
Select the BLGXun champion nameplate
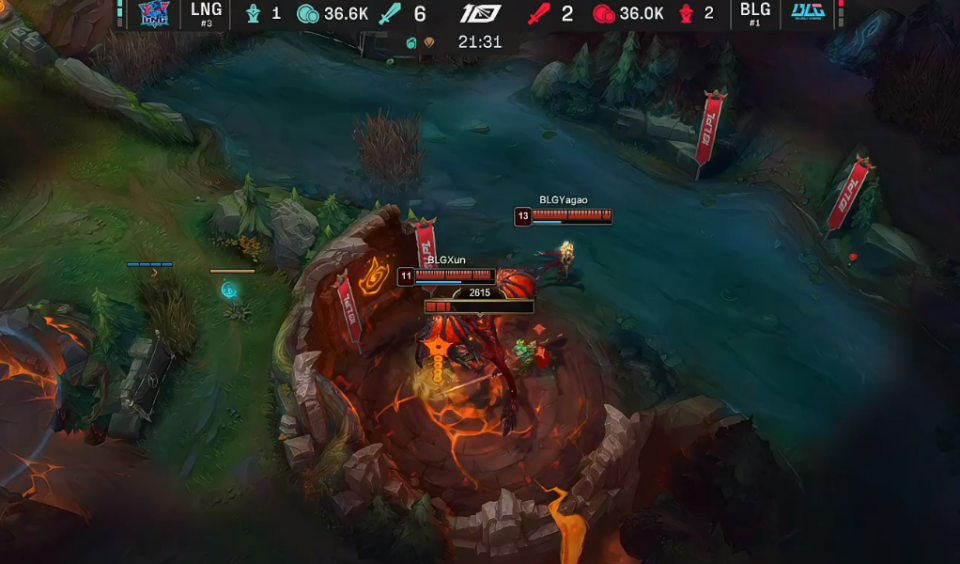(447, 260)
